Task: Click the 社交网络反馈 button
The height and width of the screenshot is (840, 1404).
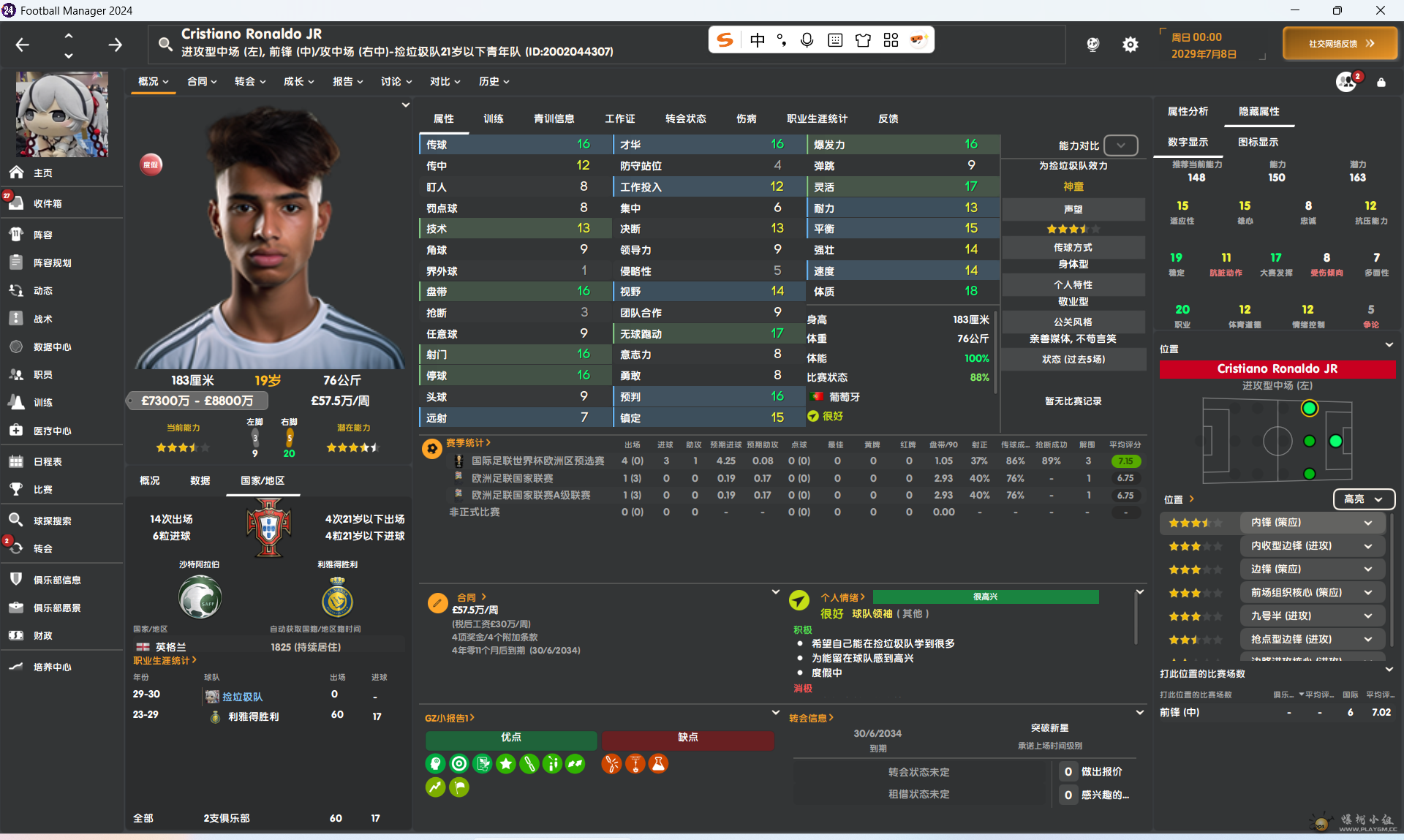Action: point(1340,44)
